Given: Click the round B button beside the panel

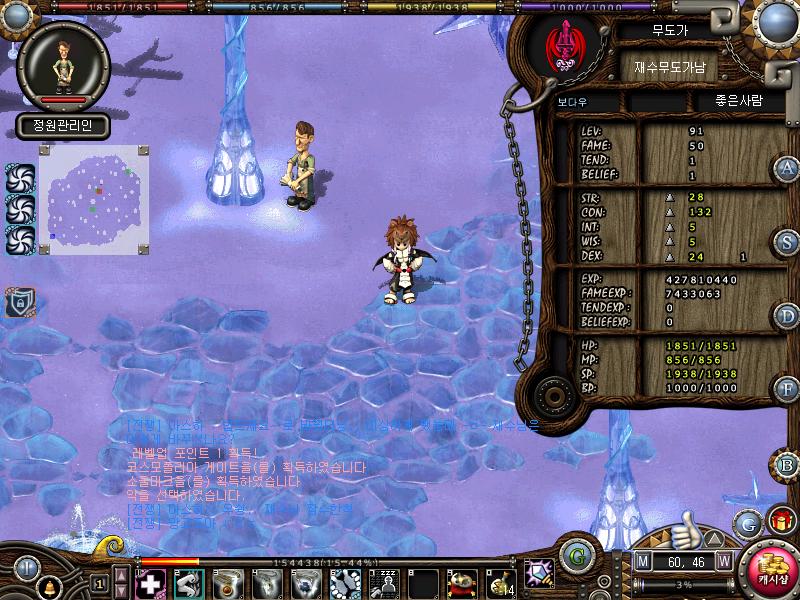Looking at the screenshot, I should pyautogui.click(x=787, y=464).
